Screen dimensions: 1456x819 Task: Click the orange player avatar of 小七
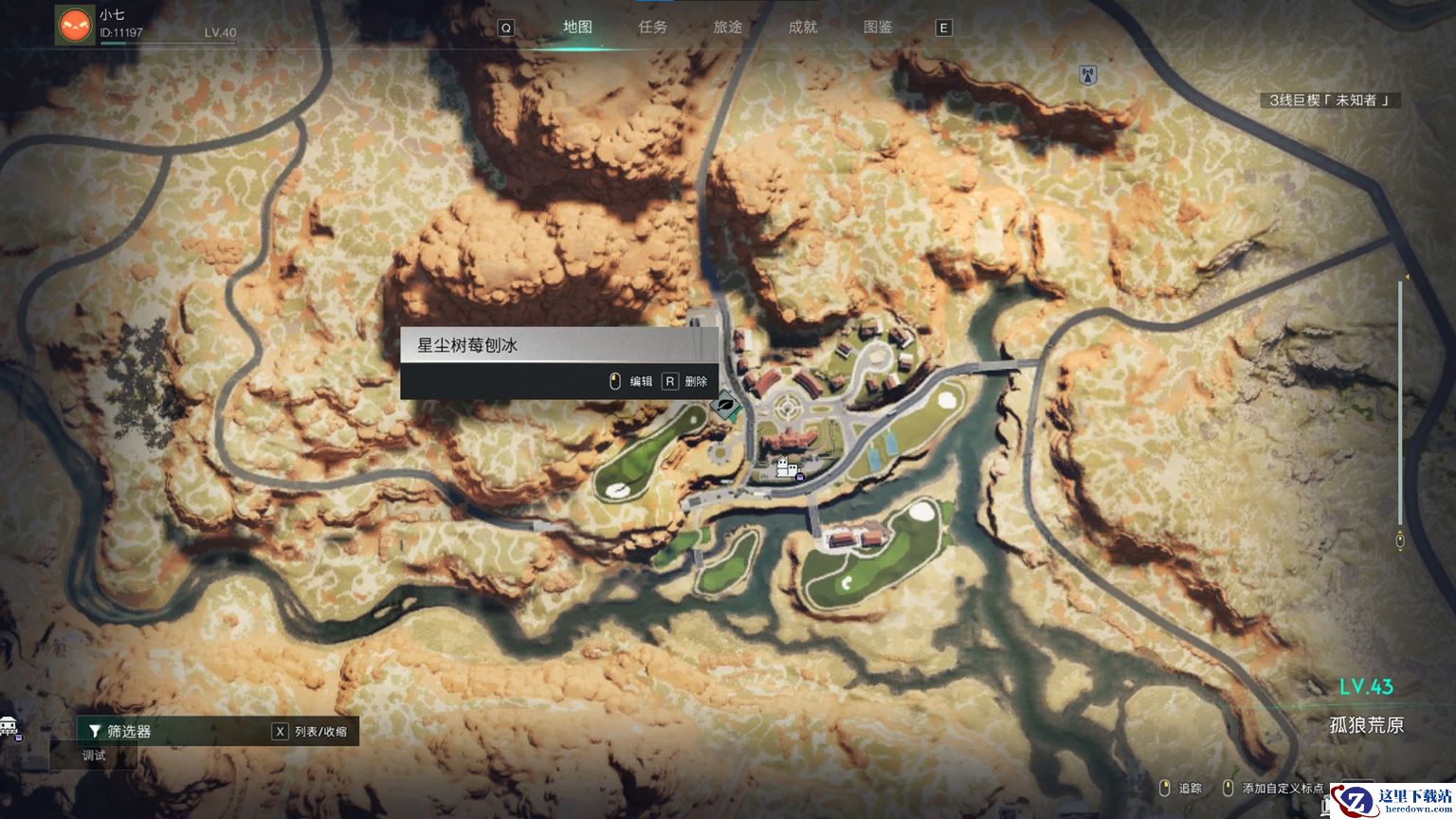[x=75, y=25]
